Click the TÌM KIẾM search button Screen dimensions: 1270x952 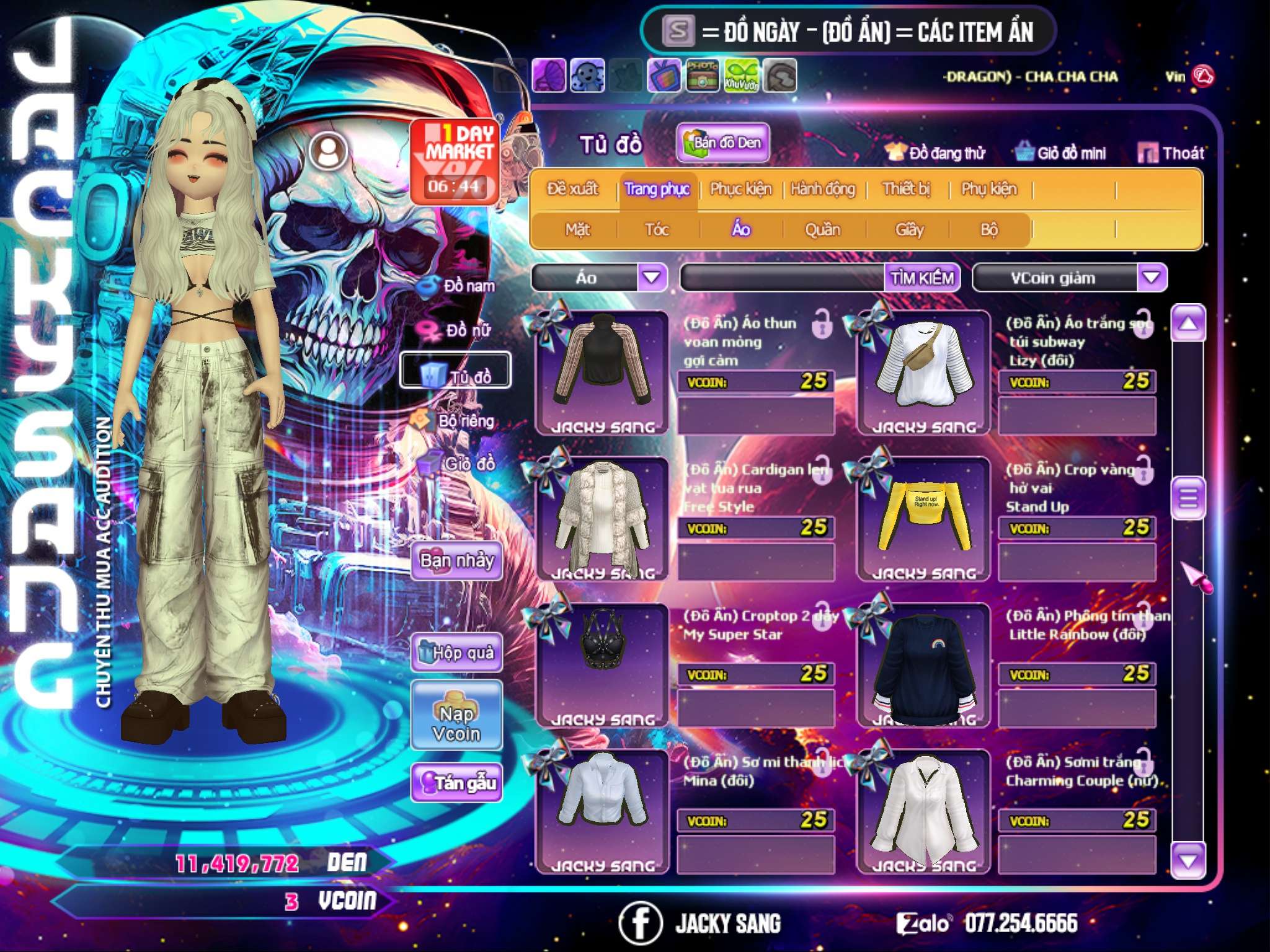(x=922, y=278)
